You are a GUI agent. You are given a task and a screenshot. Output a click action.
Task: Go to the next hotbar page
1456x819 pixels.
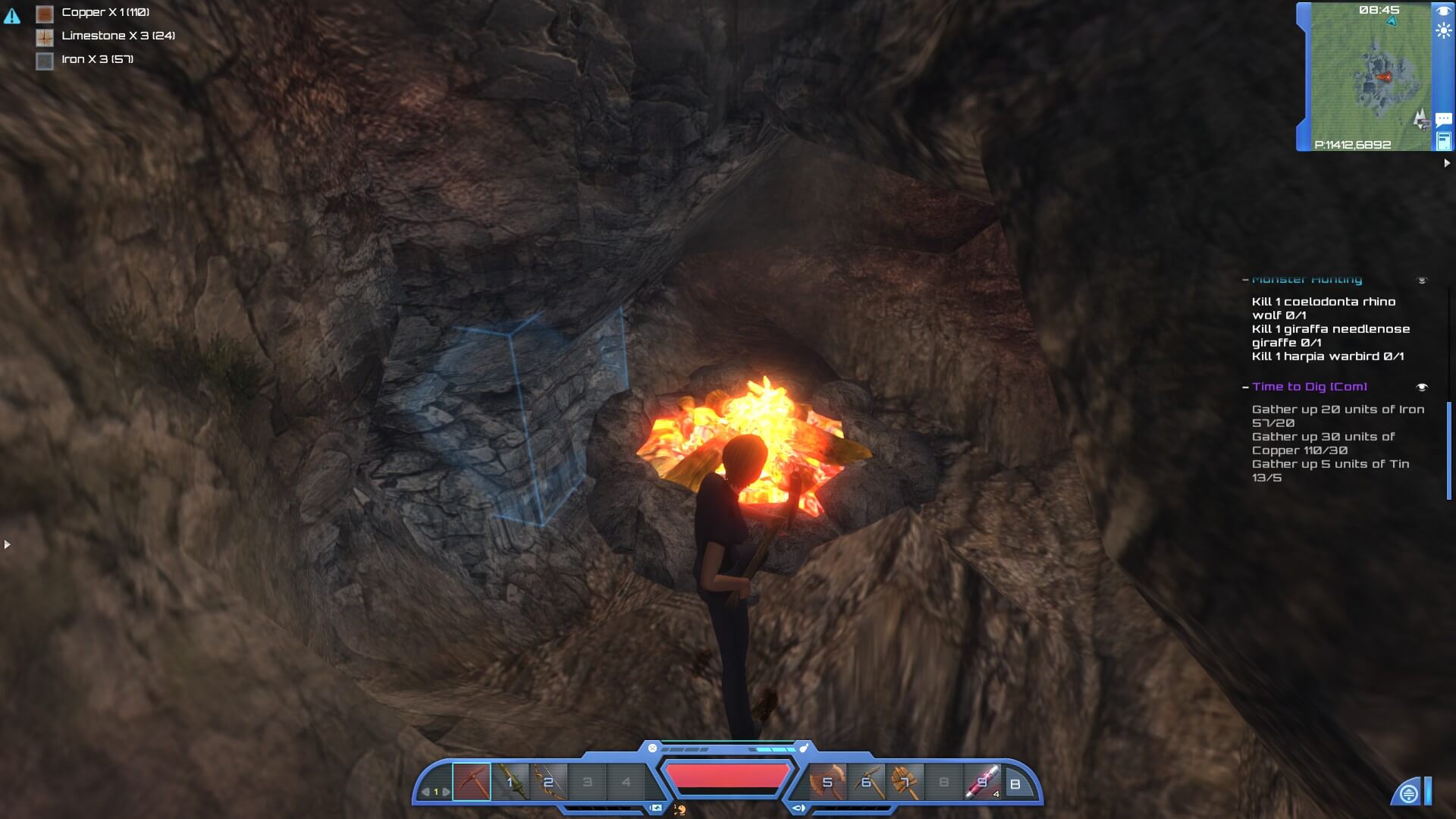pyautogui.click(x=447, y=792)
